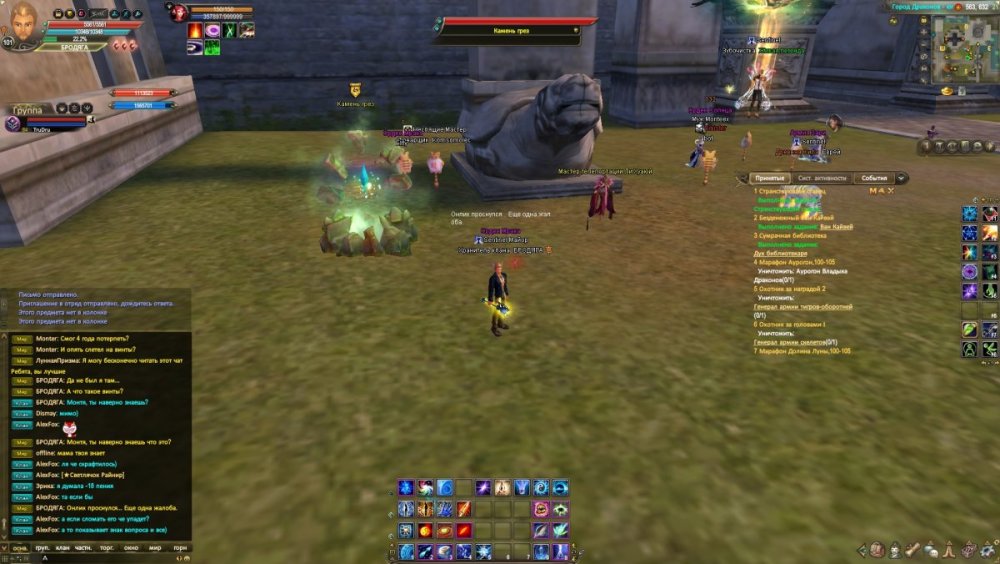
Task: Click the flame buff icon
Action: click(x=195, y=31)
